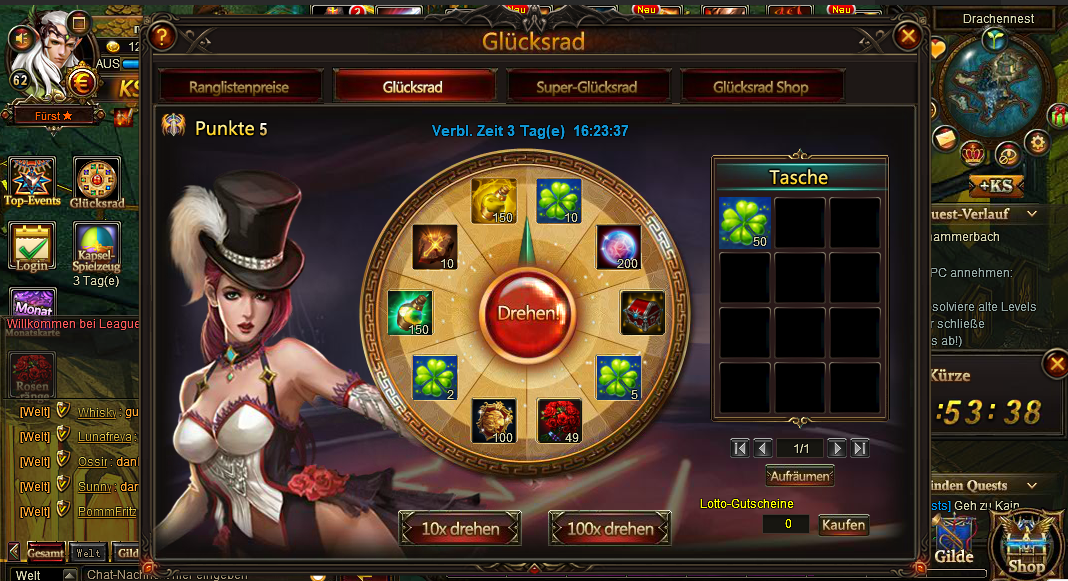The height and width of the screenshot is (581, 1068).
Task: Select the clover item in Tasche
Action: tap(745, 222)
